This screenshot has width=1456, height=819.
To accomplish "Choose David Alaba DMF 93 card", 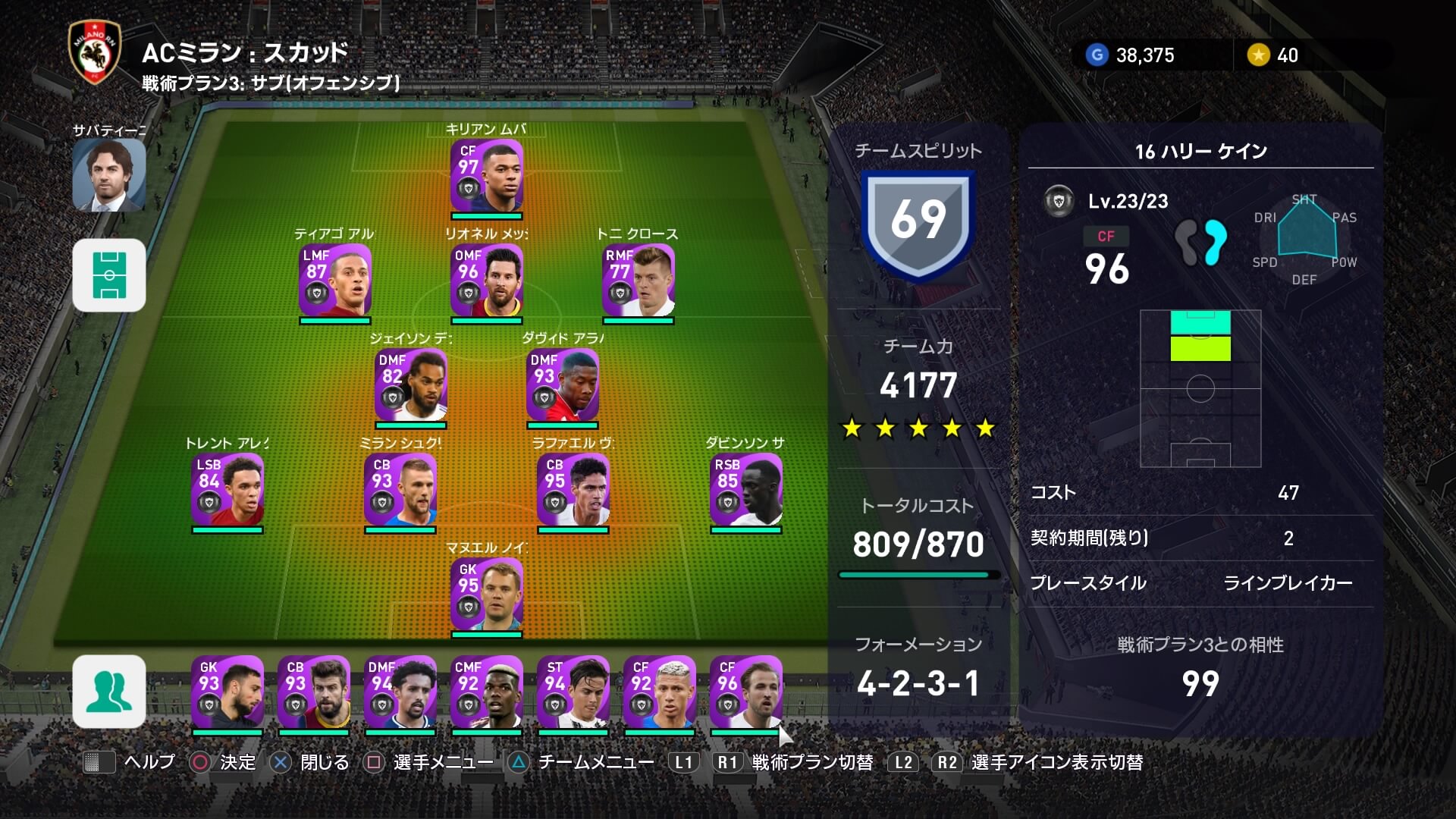I will tap(563, 384).
